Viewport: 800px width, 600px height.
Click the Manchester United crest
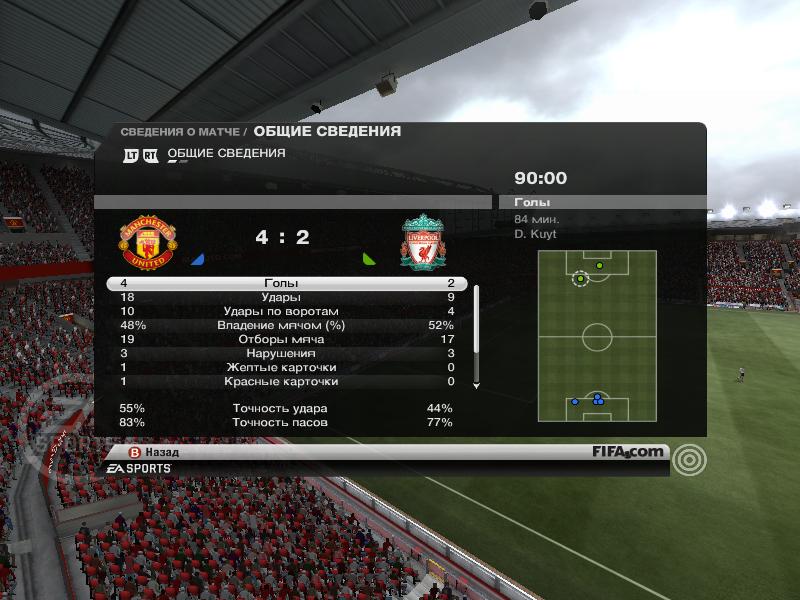click(x=148, y=242)
